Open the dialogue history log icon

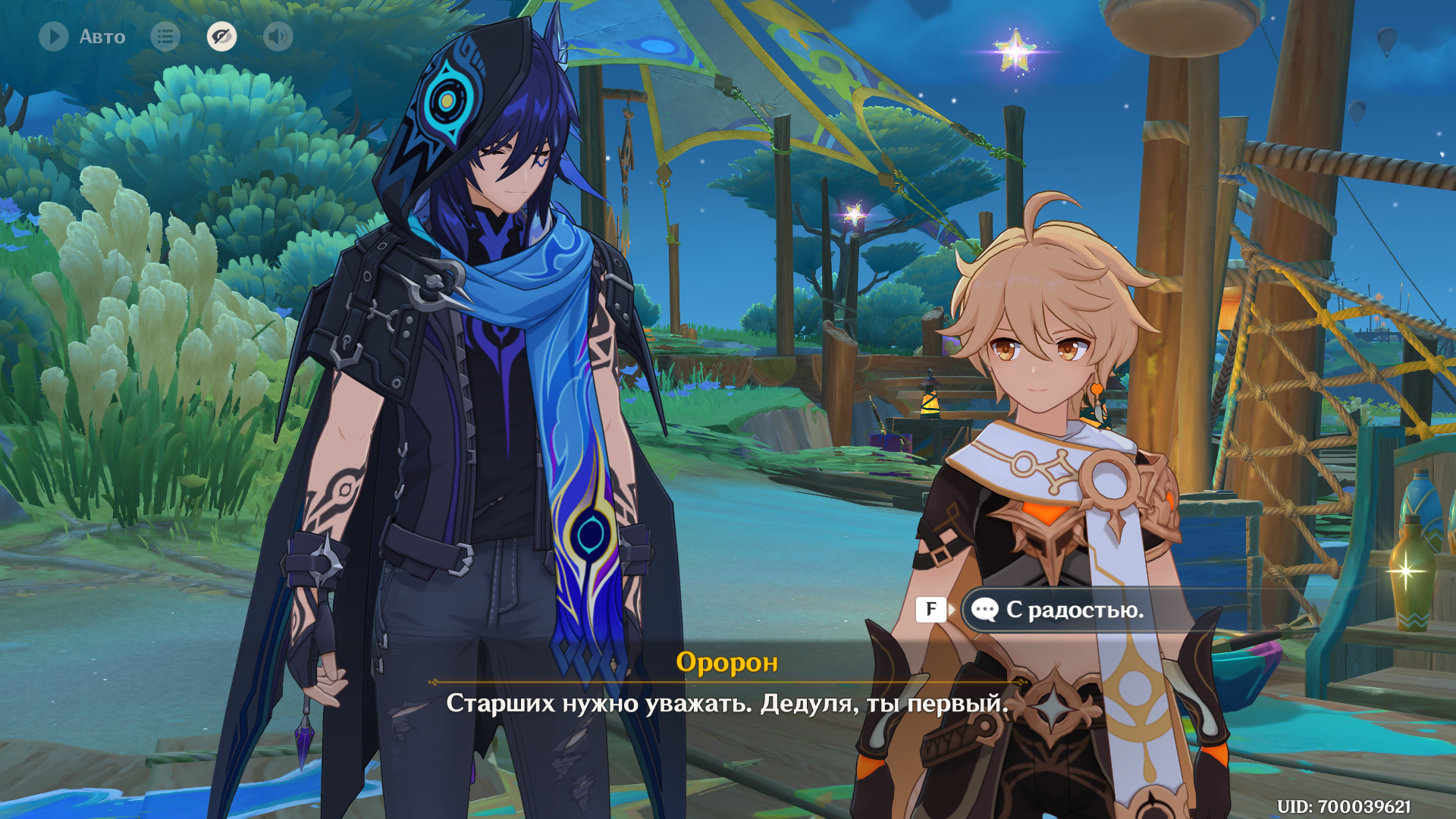165,36
